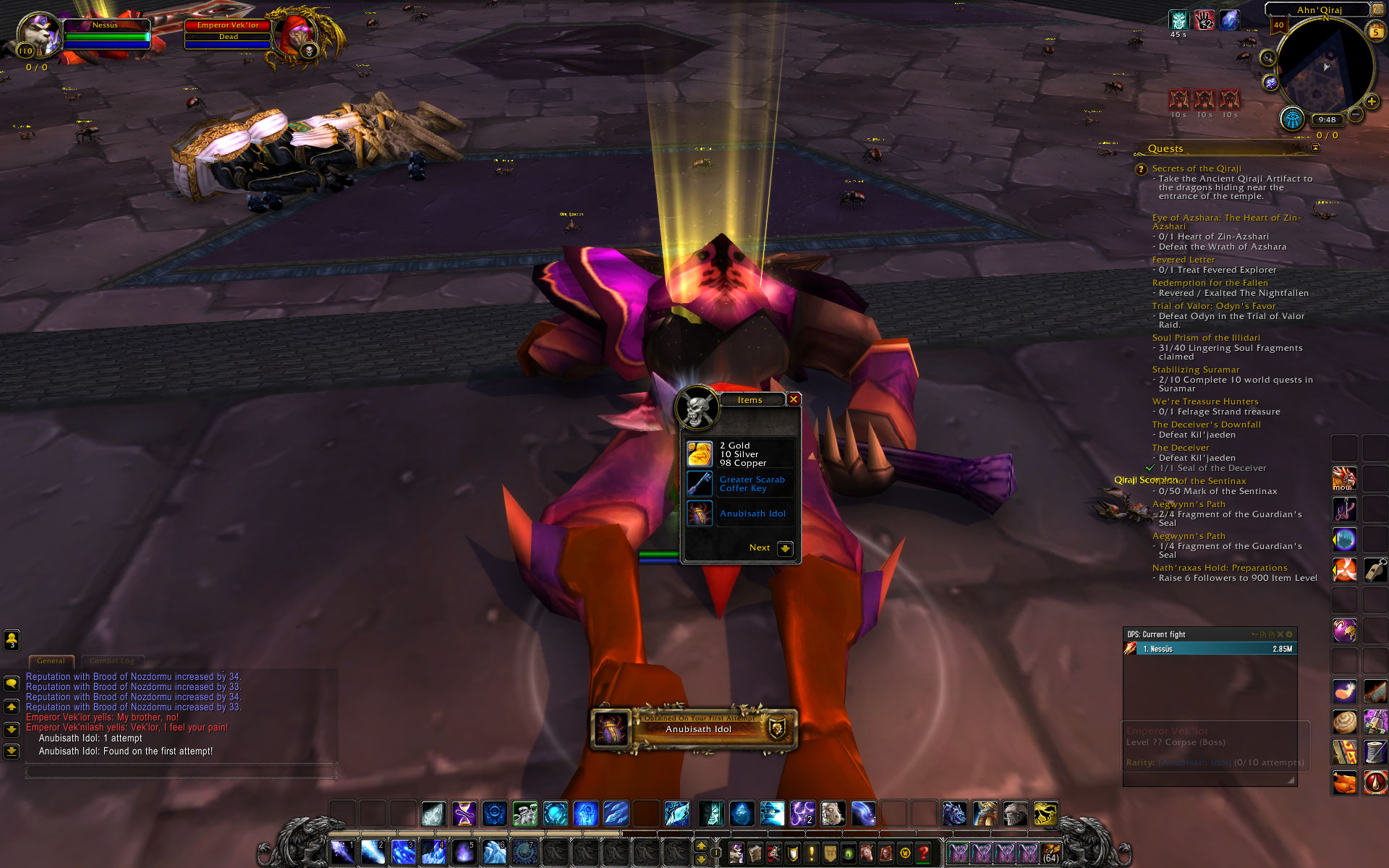The image size is (1389, 868).
Task: Select the Nessus player portrait
Action: click(36, 34)
